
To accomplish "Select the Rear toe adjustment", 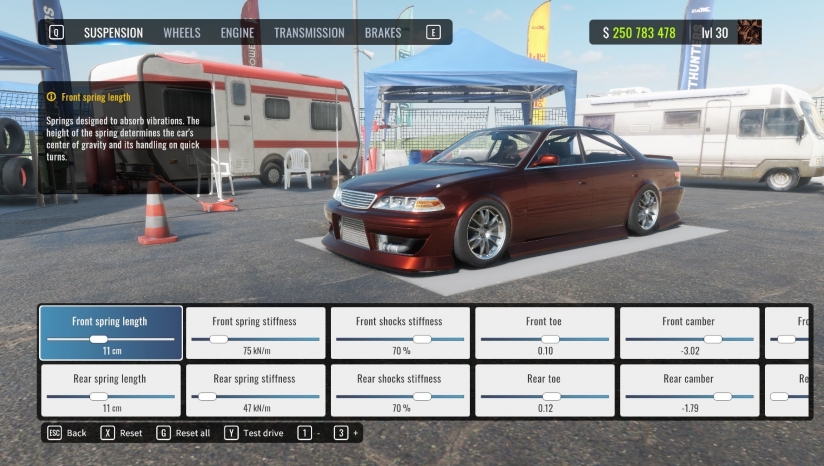I will (544, 390).
